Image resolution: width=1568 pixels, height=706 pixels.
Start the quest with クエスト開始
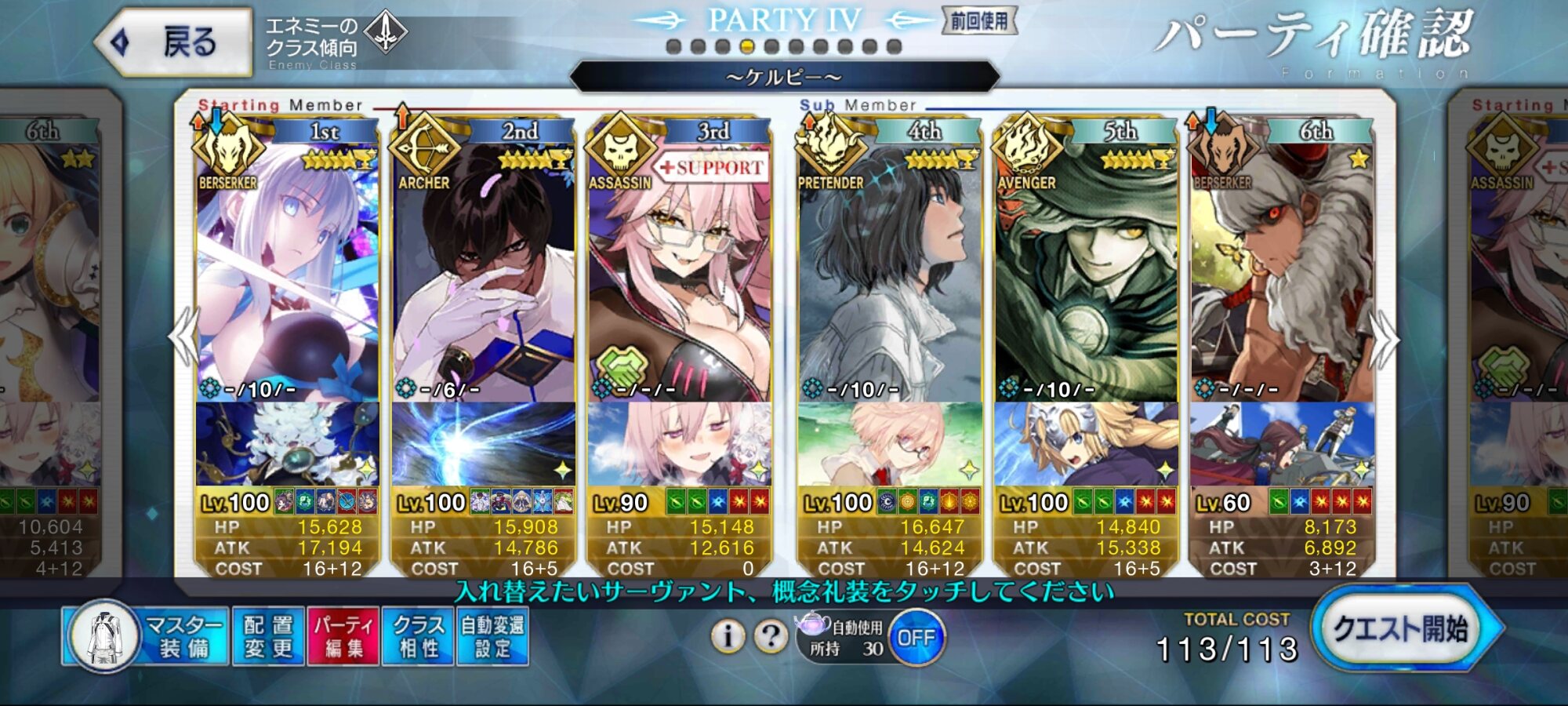(1402, 629)
